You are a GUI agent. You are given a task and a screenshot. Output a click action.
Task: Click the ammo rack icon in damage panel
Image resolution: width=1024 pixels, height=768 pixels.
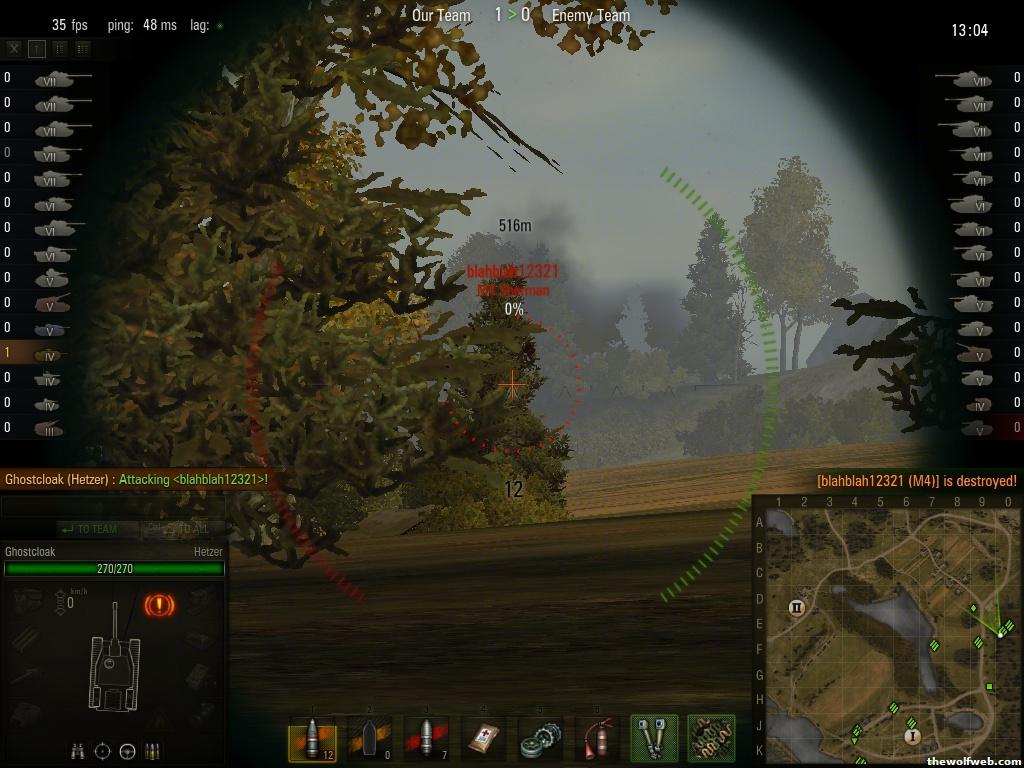tap(153, 751)
